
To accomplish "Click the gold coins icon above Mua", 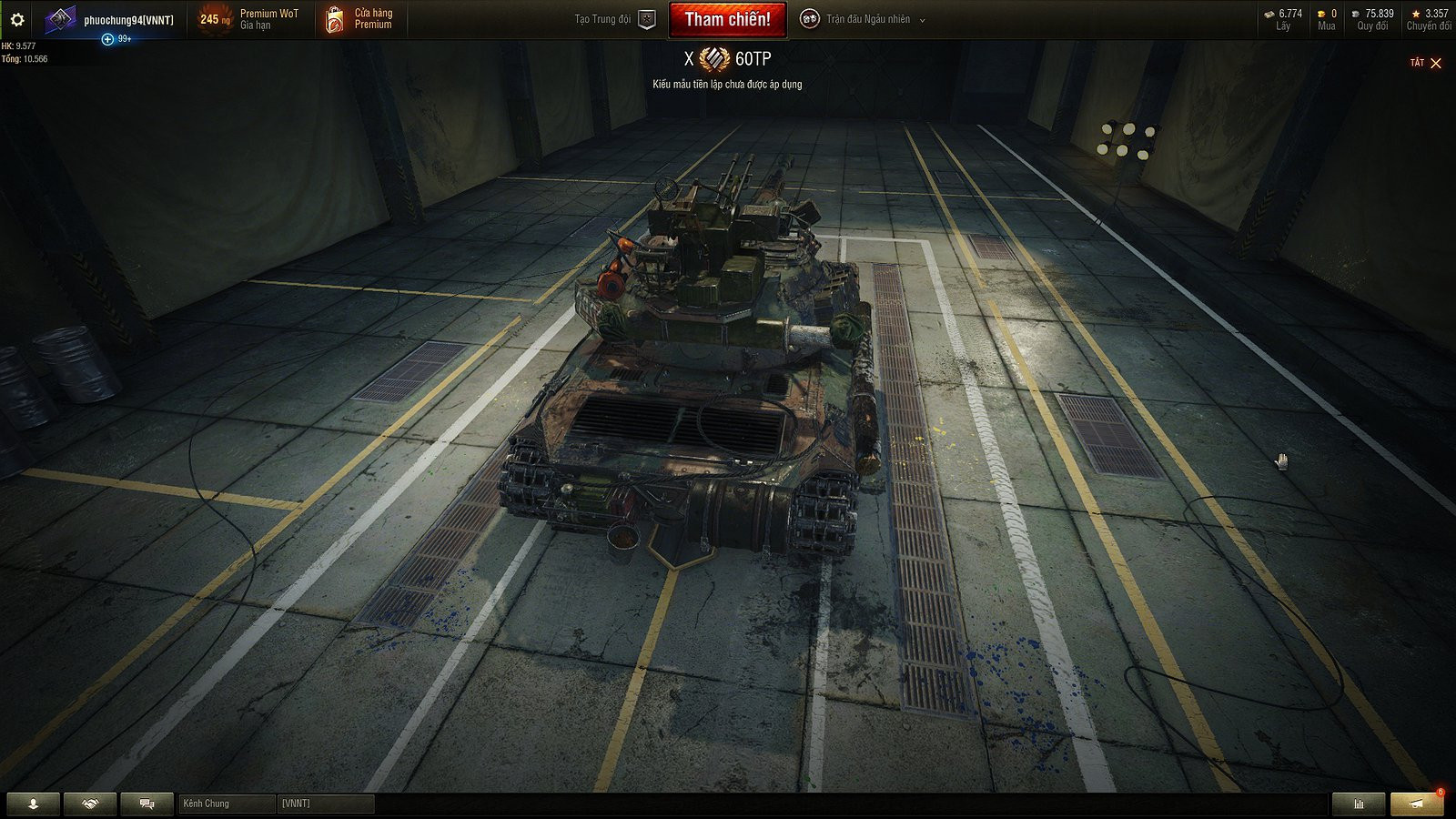I will [x=1321, y=13].
